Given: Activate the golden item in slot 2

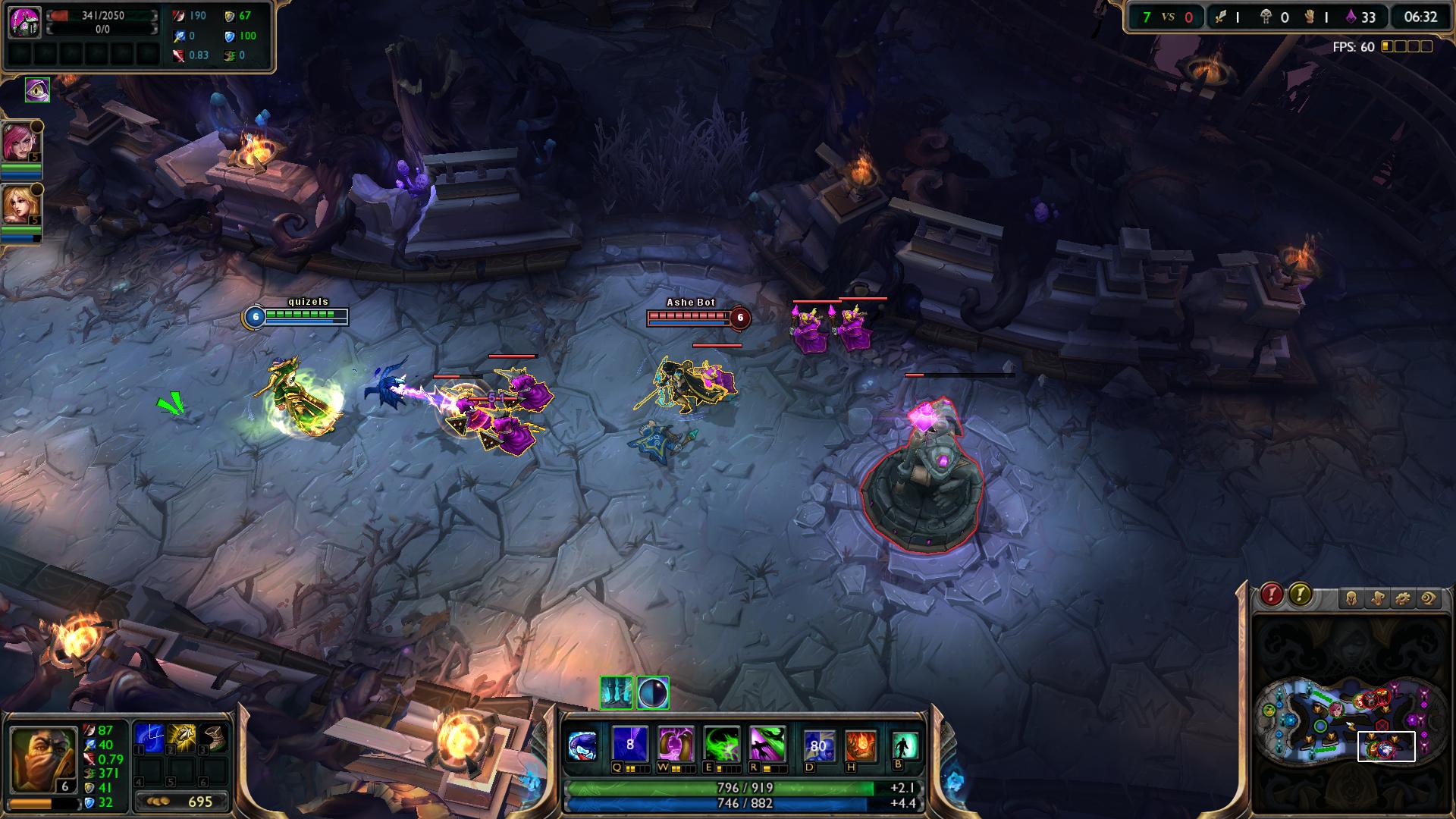Looking at the screenshot, I should click(182, 738).
